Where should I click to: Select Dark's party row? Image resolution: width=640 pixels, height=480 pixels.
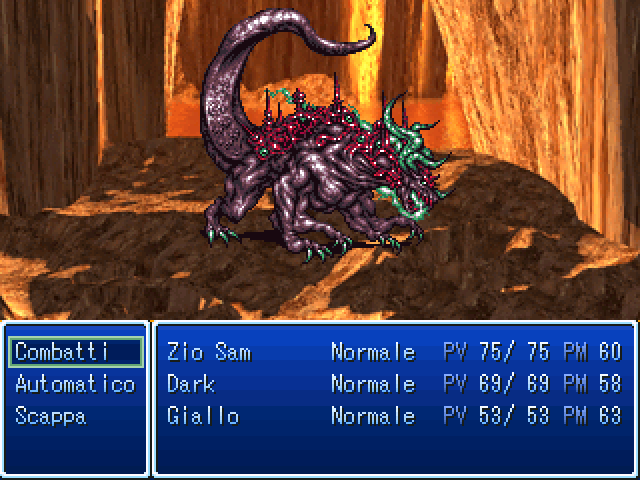coord(394,384)
